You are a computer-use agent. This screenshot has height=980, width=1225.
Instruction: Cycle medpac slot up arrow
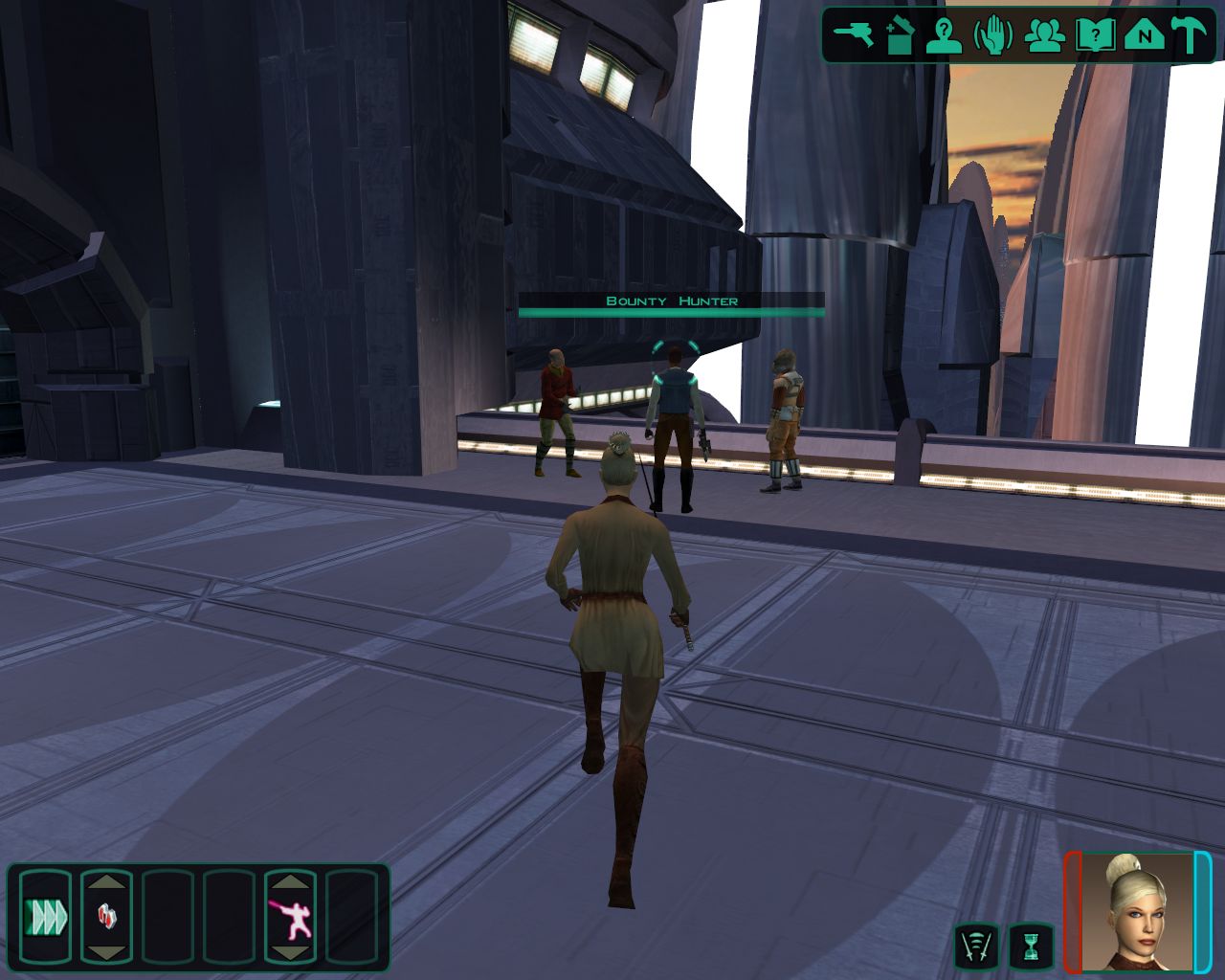[x=106, y=881]
